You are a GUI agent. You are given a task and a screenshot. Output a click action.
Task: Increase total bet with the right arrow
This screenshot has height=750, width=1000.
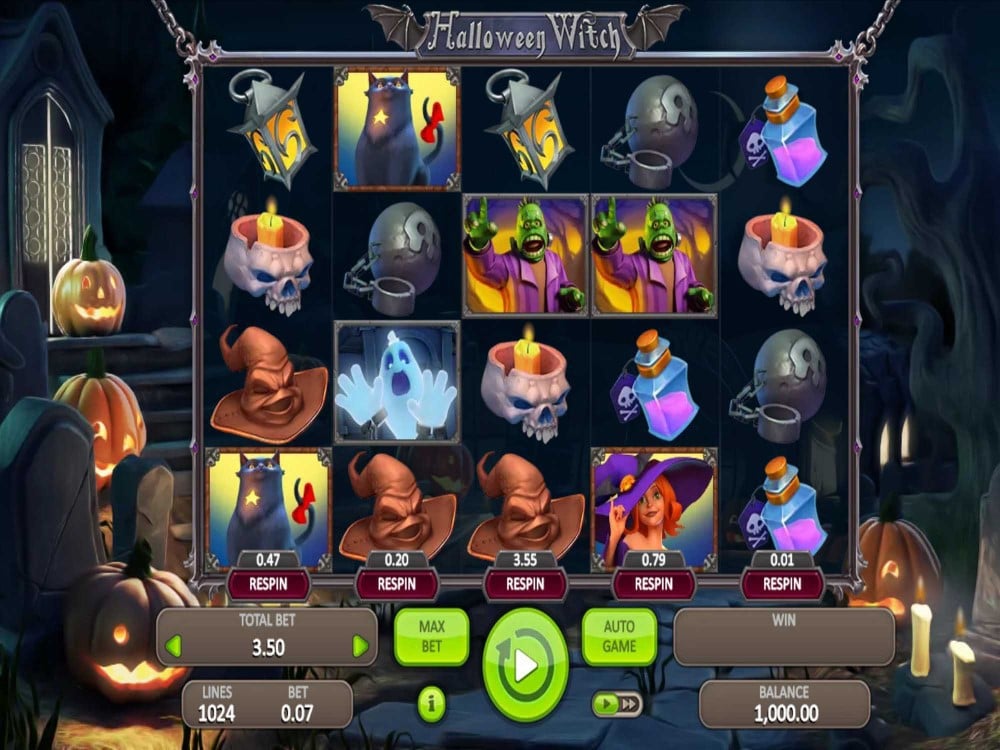click(360, 646)
